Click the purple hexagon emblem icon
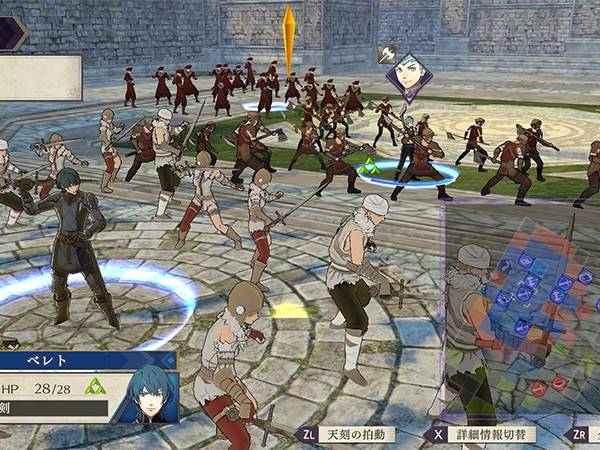Screen dimensions: 600x450 point(13,31)
